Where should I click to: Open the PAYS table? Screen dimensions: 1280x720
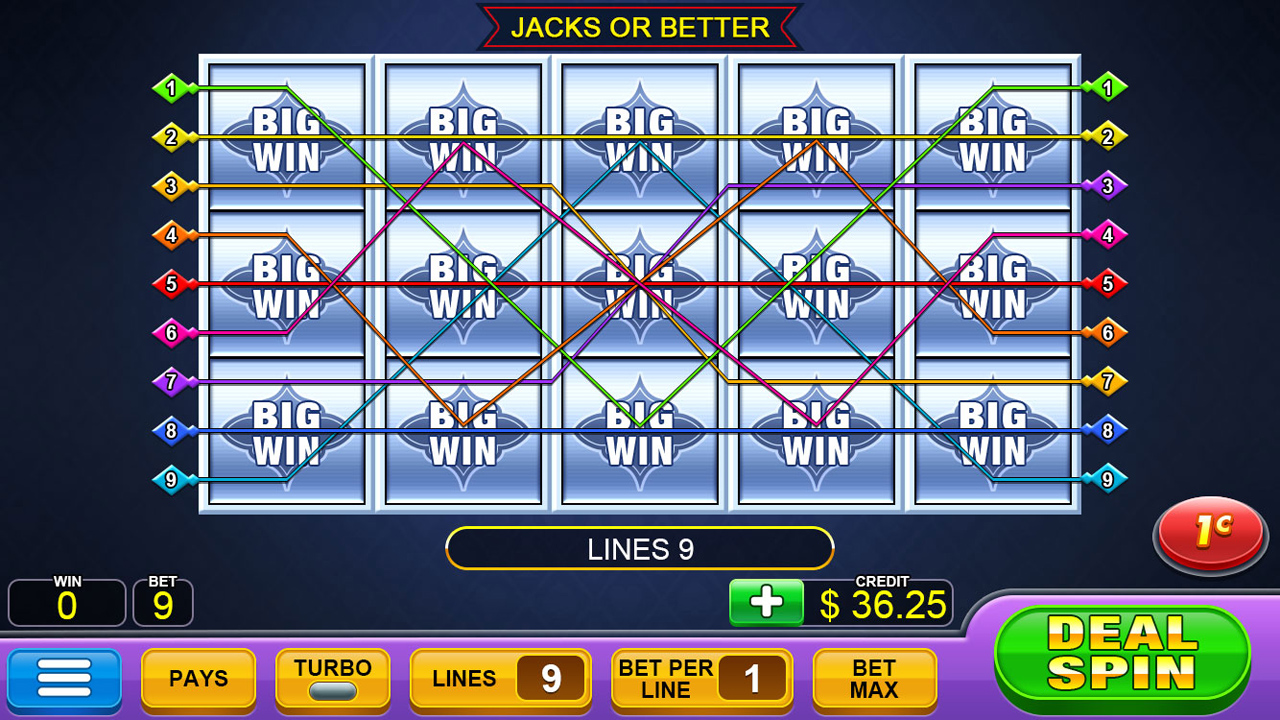pyautogui.click(x=197, y=678)
